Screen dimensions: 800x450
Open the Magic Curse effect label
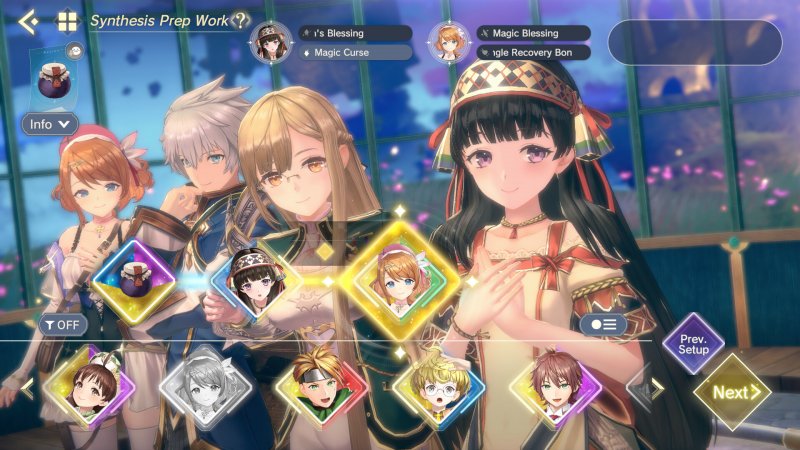pos(355,52)
